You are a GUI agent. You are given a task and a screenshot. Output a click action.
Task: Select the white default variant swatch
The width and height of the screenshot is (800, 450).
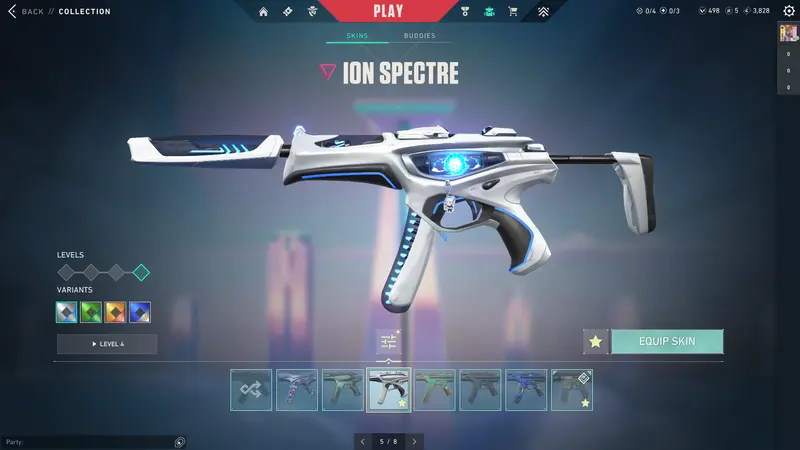pos(67,312)
